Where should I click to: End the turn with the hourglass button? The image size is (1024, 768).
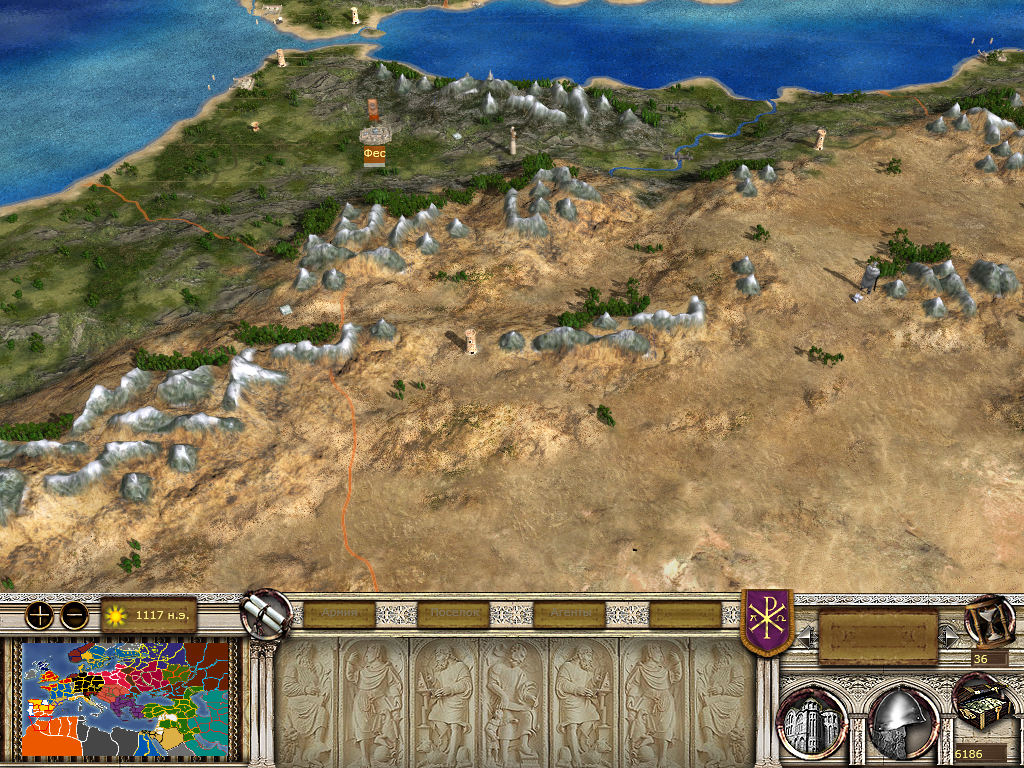[x=988, y=620]
